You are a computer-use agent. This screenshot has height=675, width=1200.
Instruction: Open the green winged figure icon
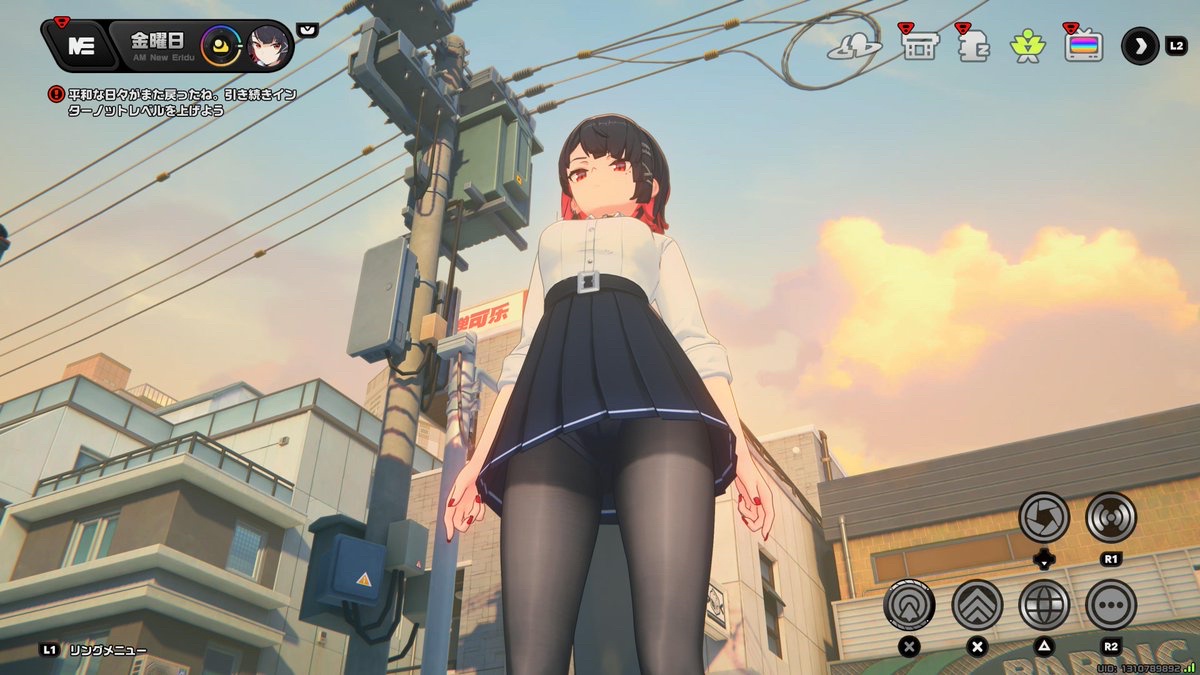pos(1027,46)
